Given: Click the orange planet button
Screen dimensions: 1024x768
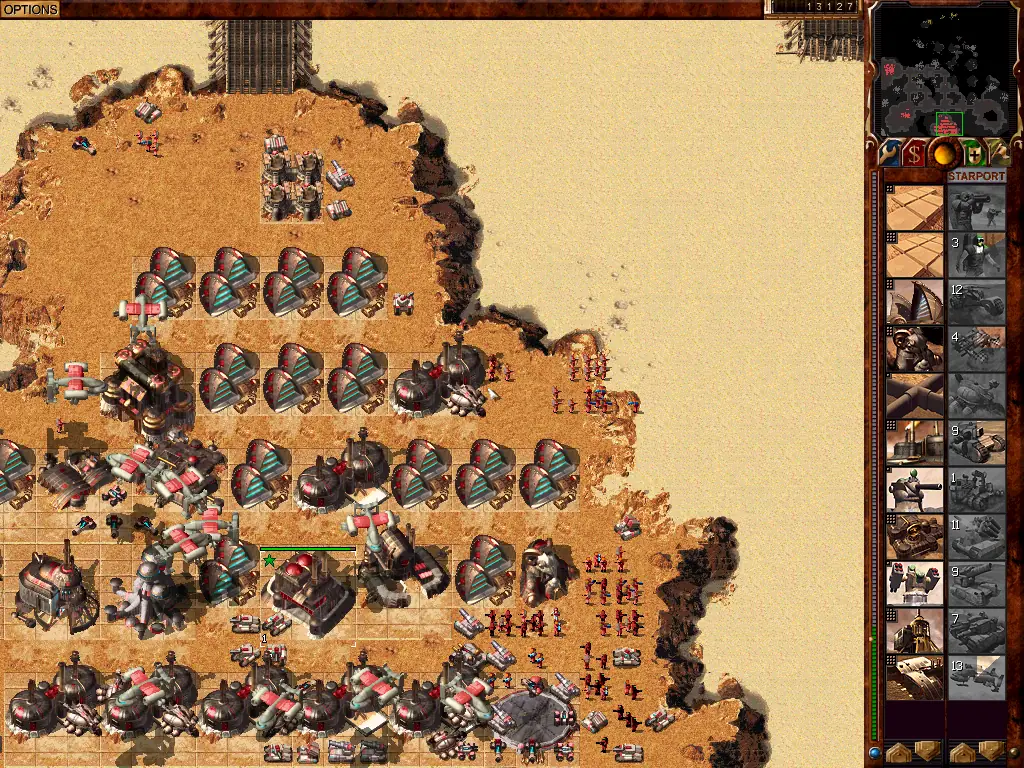Looking at the screenshot, I should click(943, 153).
